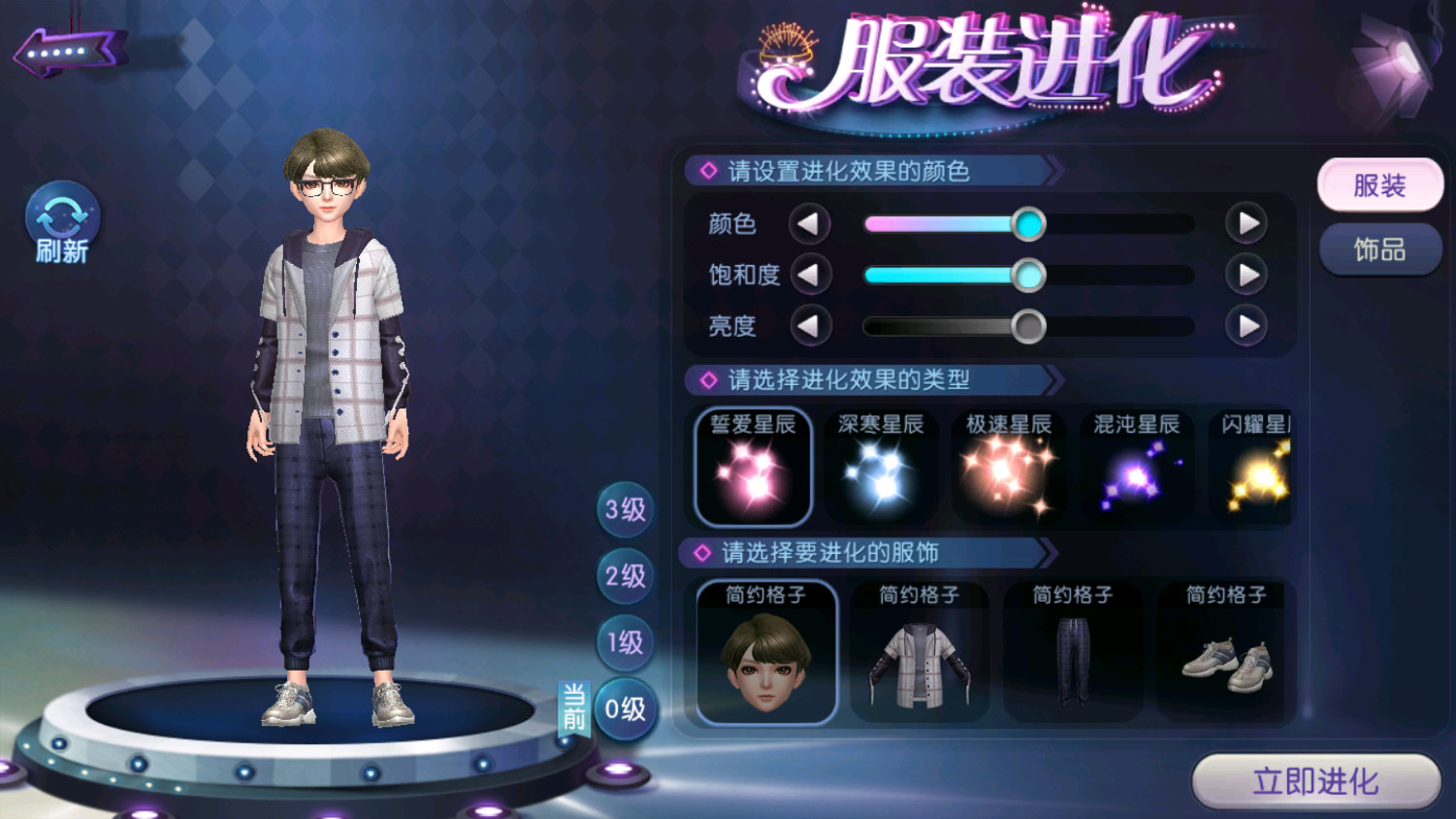
Task: Increase 颜色 color with right arrow
Action: coord(1246,224)
